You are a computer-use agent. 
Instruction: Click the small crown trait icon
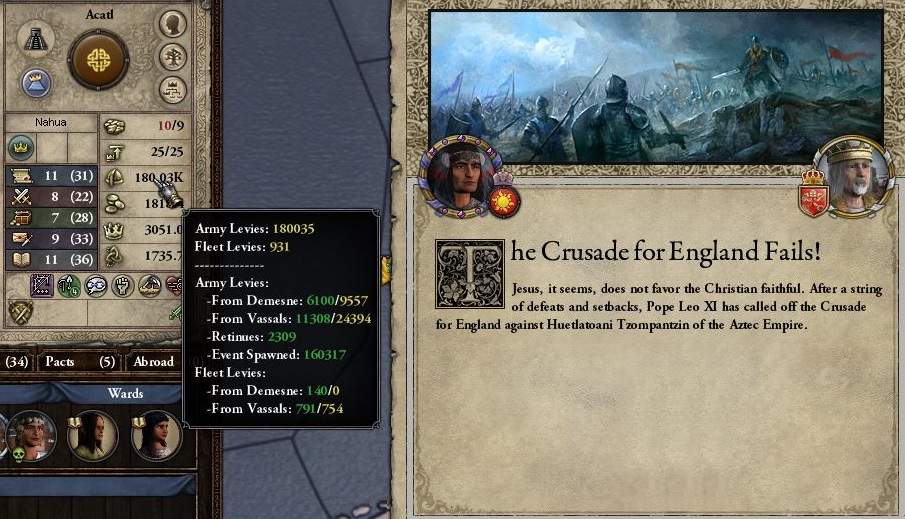pos(20,148)
